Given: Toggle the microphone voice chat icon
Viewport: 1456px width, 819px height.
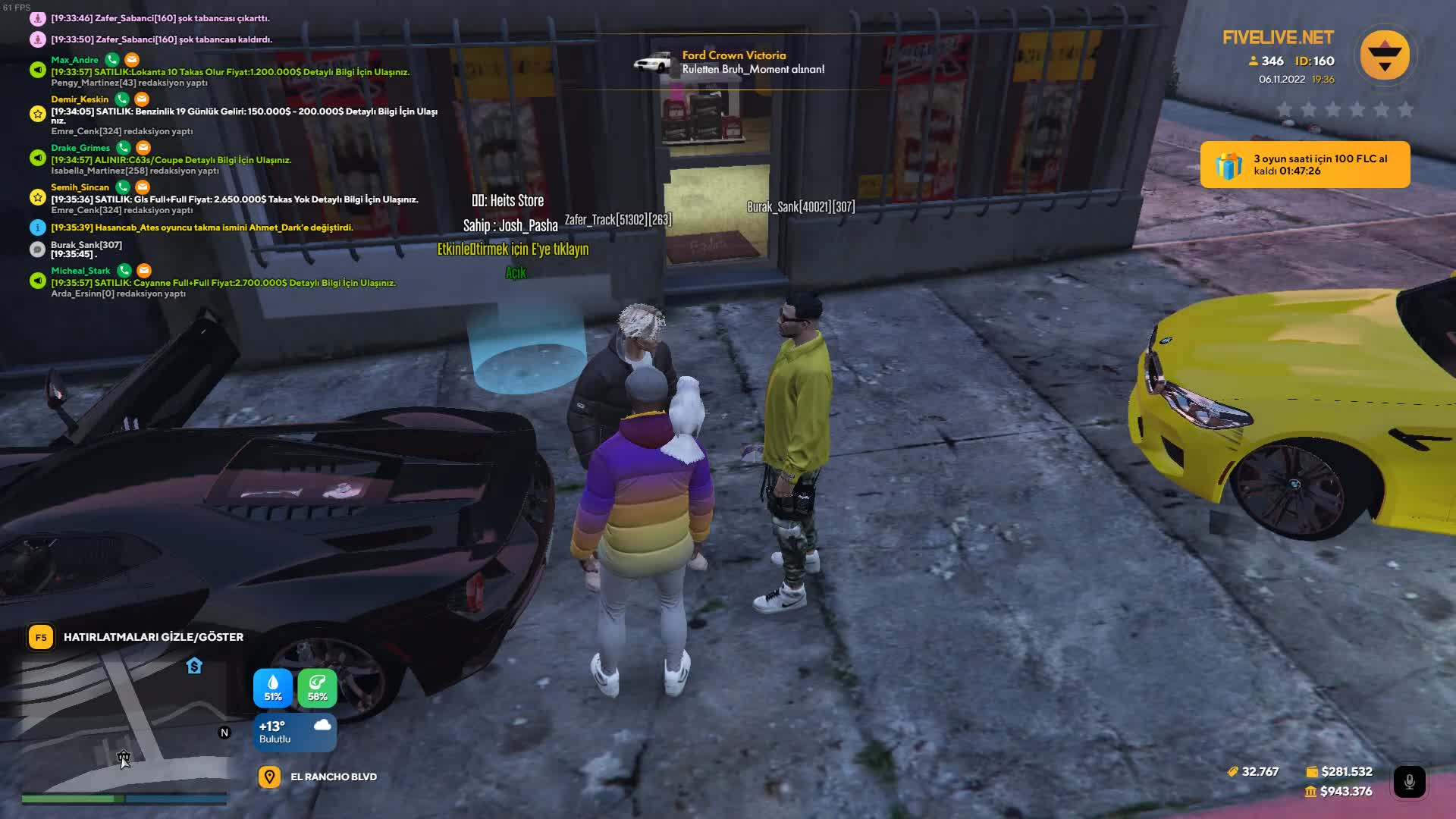Looking at the screenshot, I should (x=1409, y=781).
